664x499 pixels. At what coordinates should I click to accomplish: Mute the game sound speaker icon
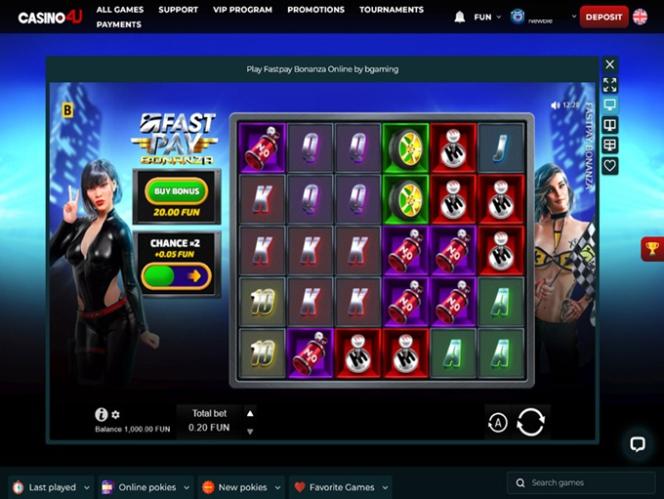(555, 105)
